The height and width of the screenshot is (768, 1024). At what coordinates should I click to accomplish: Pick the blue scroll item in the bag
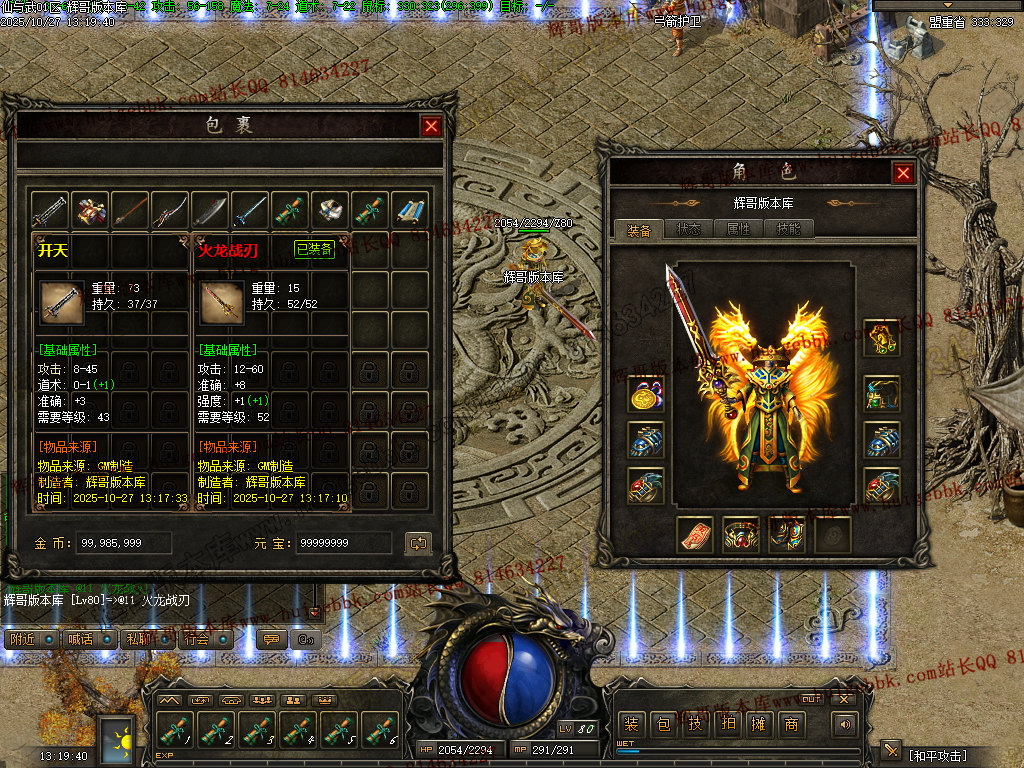409,211
